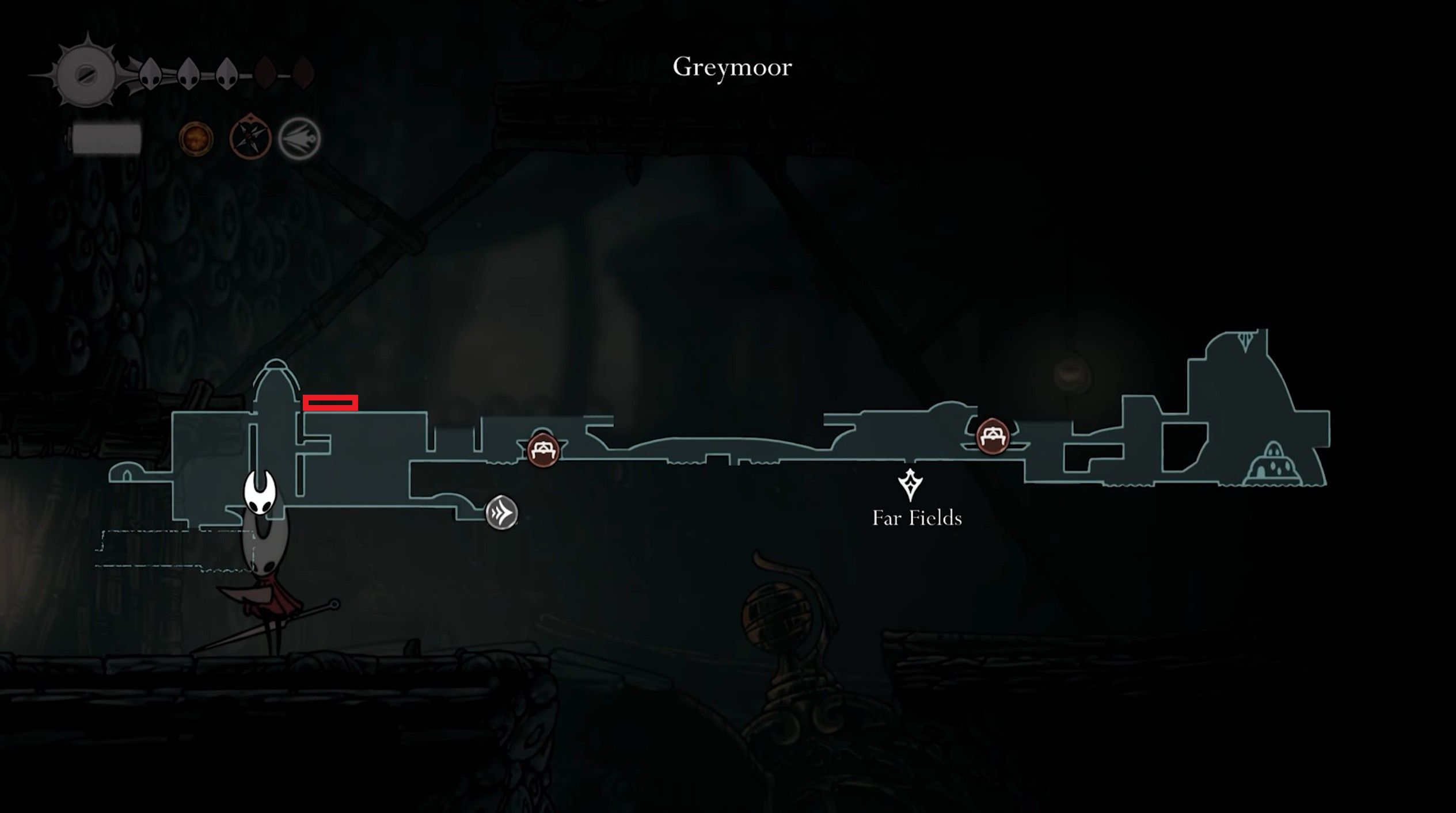Choose the glowing orange orb tool icon
This screenshot has height=813, width=1456.
196,138
